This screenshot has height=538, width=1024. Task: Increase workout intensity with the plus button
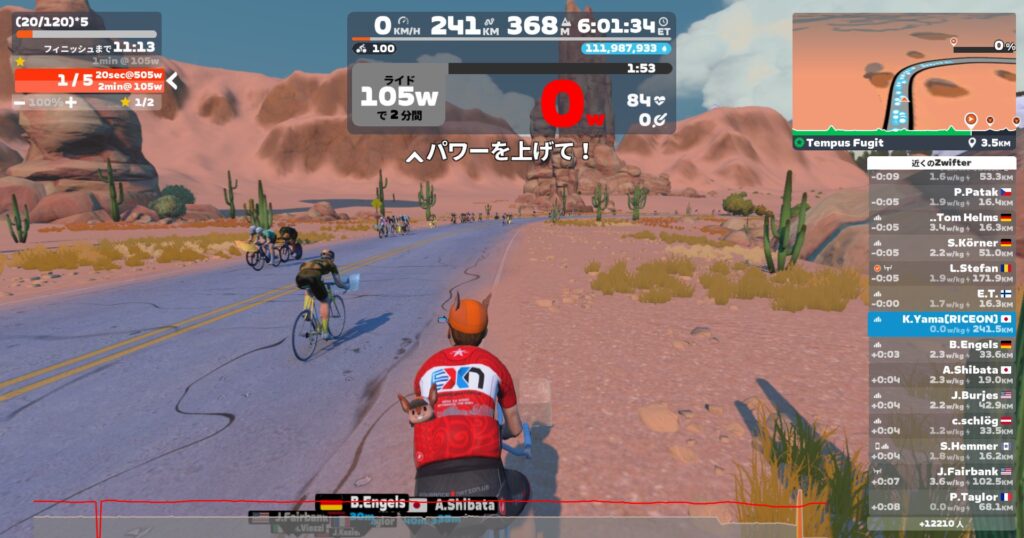pyautogui.click(x=71, y=102)
